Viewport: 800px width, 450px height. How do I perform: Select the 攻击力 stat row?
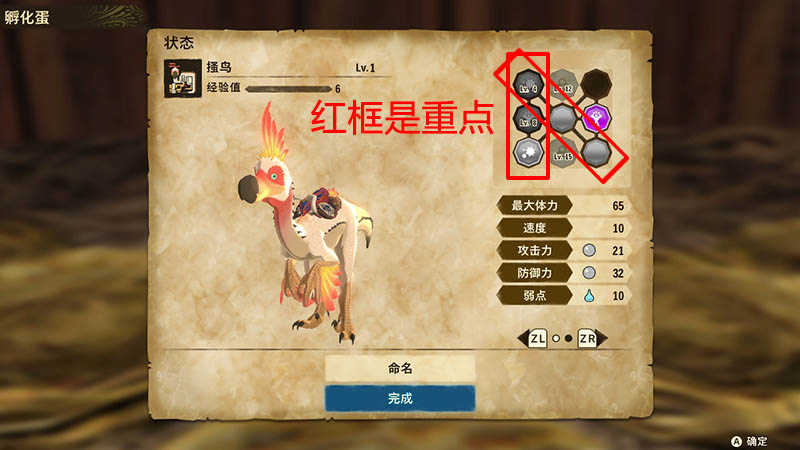[567, 249]
